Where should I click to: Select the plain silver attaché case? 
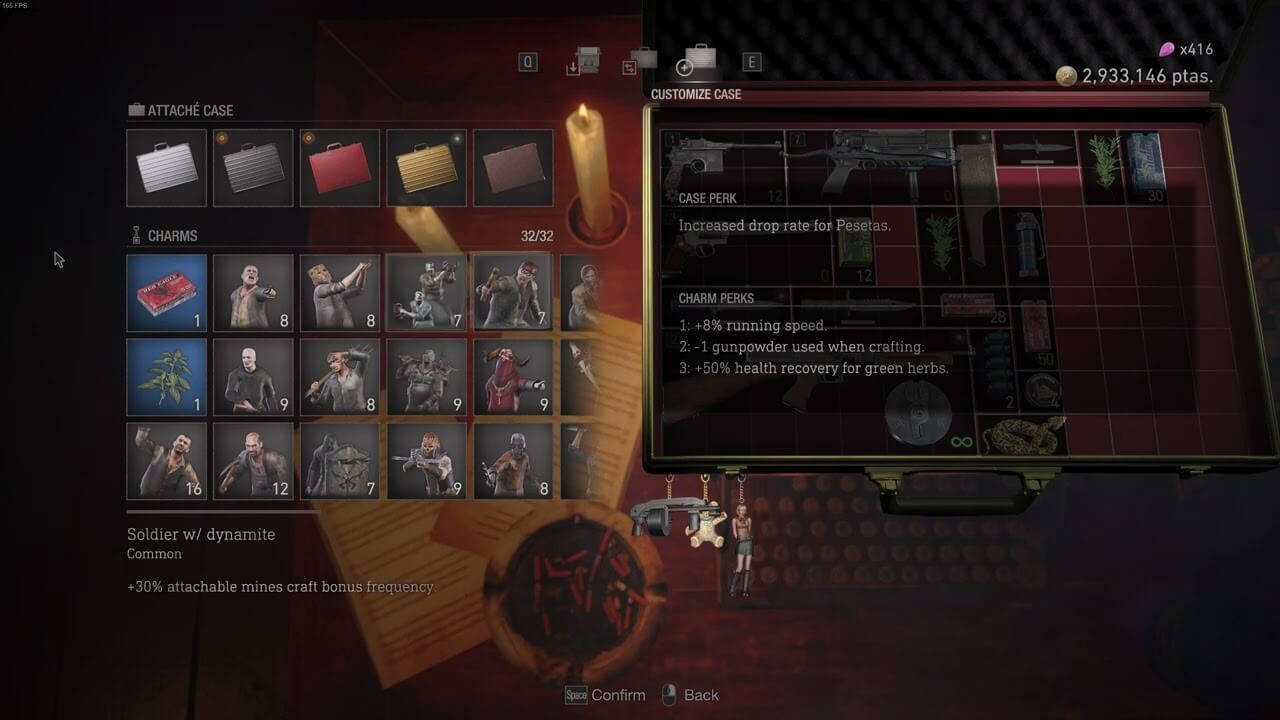(166, 168)
